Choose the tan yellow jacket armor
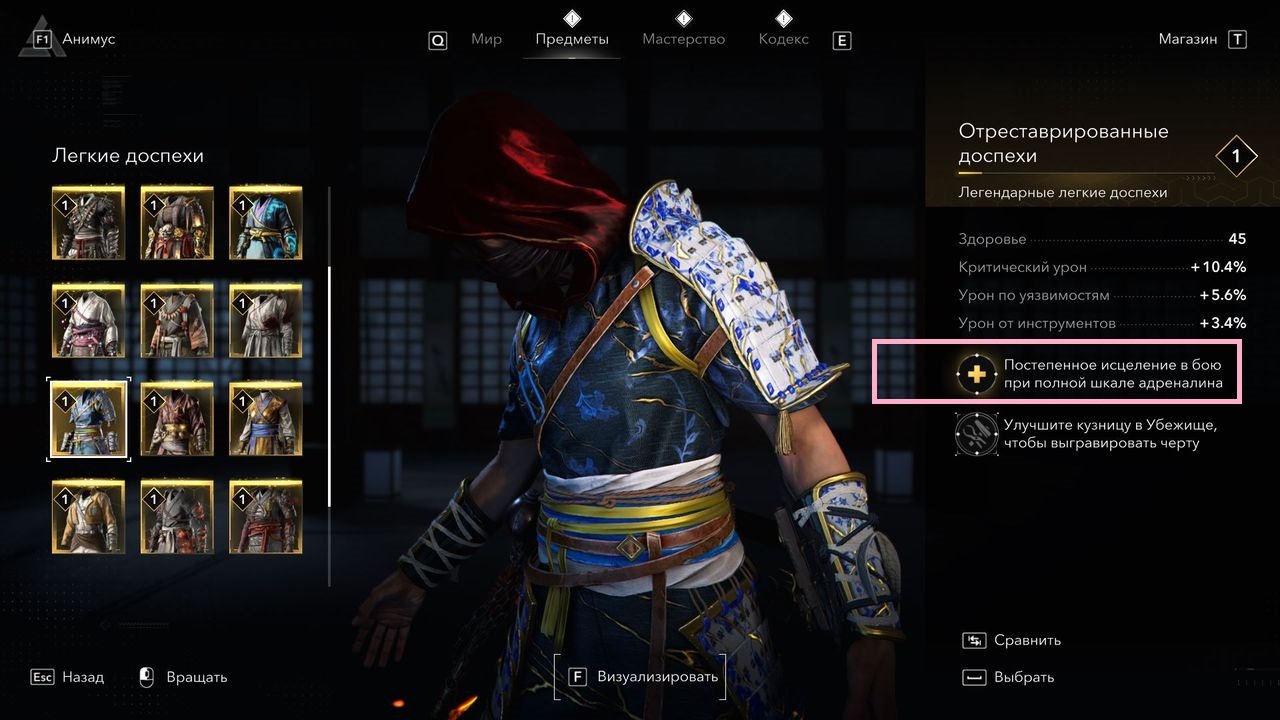1280x720 pixels. click(89, 517)
